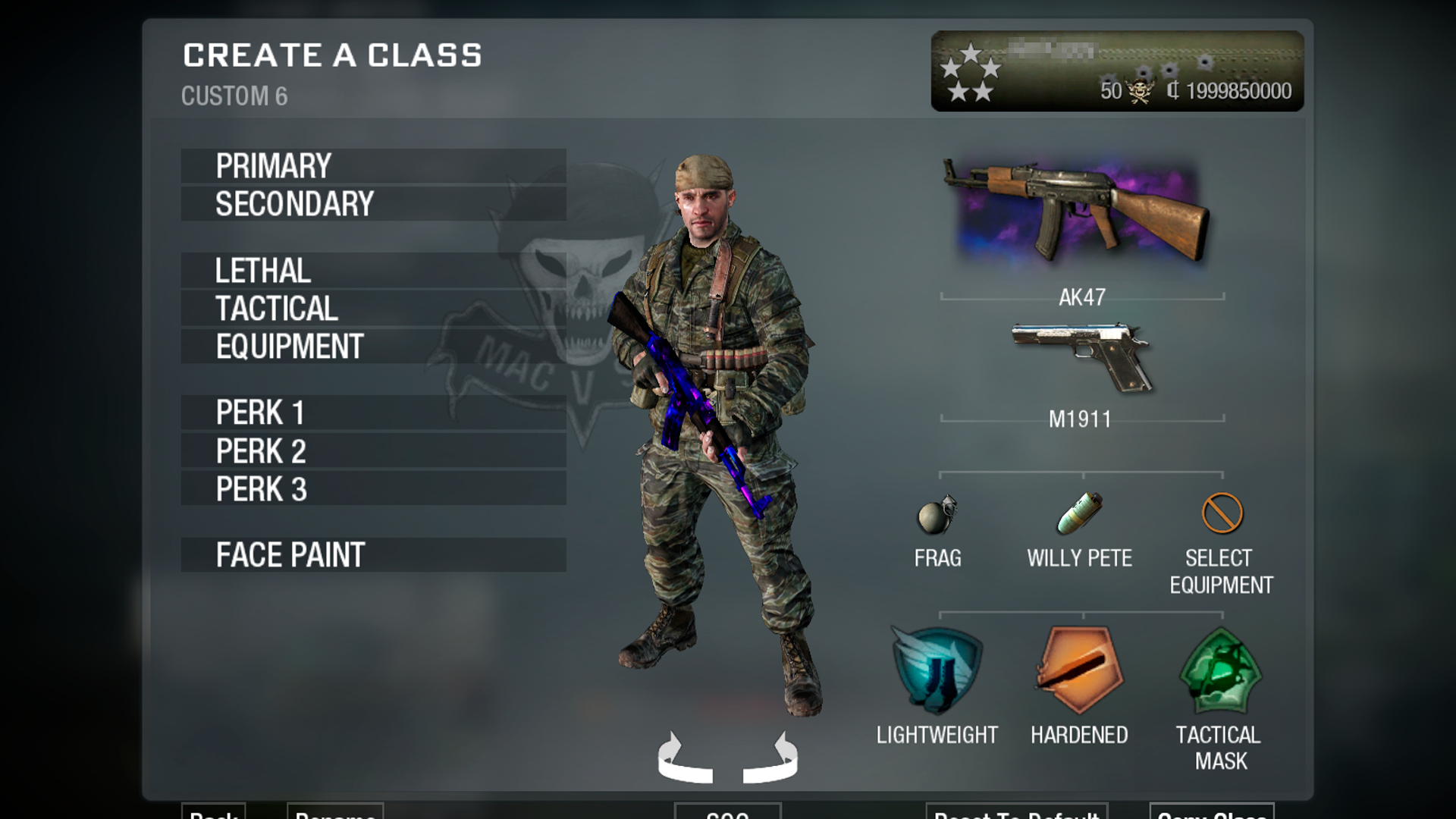
Task: Rotate the soldier model left
Action: point(685,758)
